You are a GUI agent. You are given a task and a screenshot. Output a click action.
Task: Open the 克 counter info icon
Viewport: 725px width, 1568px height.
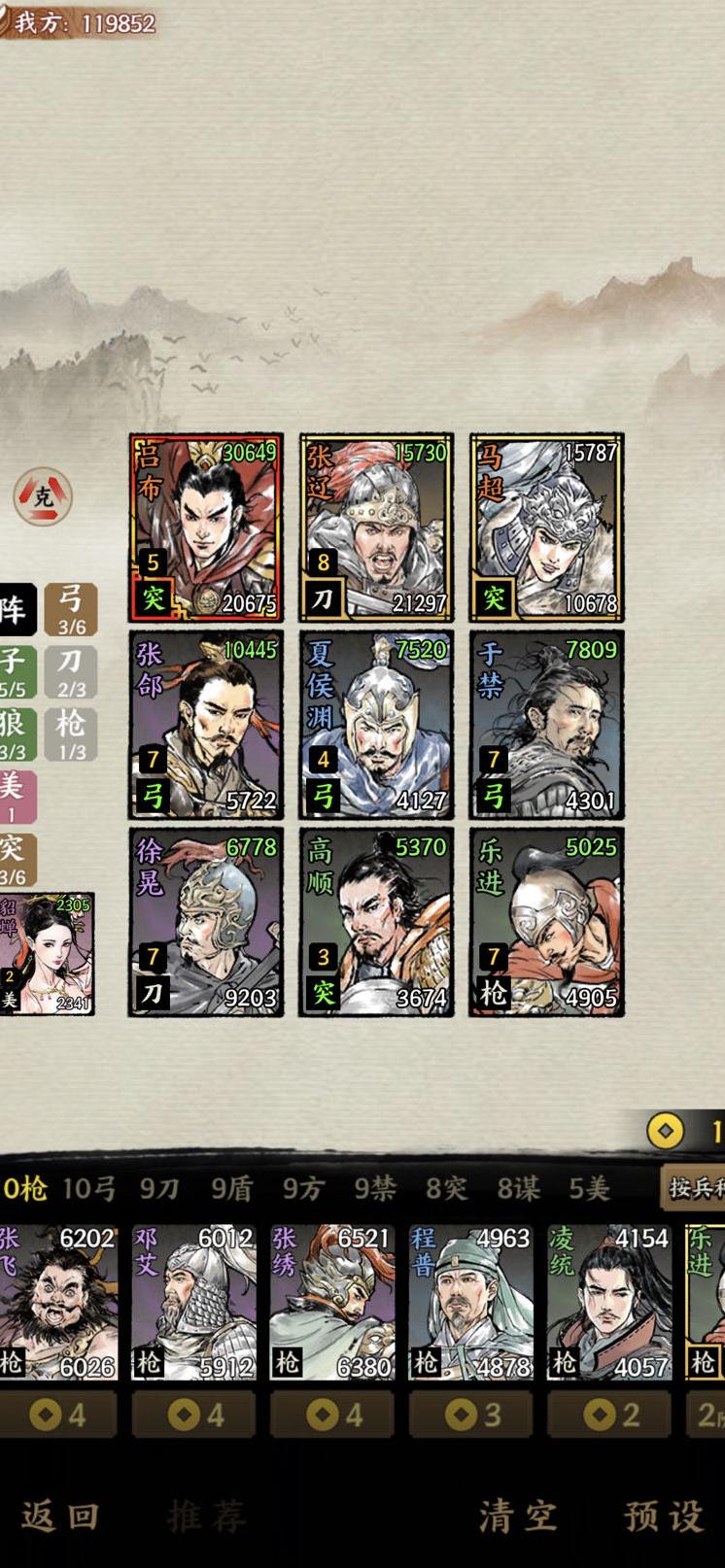[x=43, y=496]
